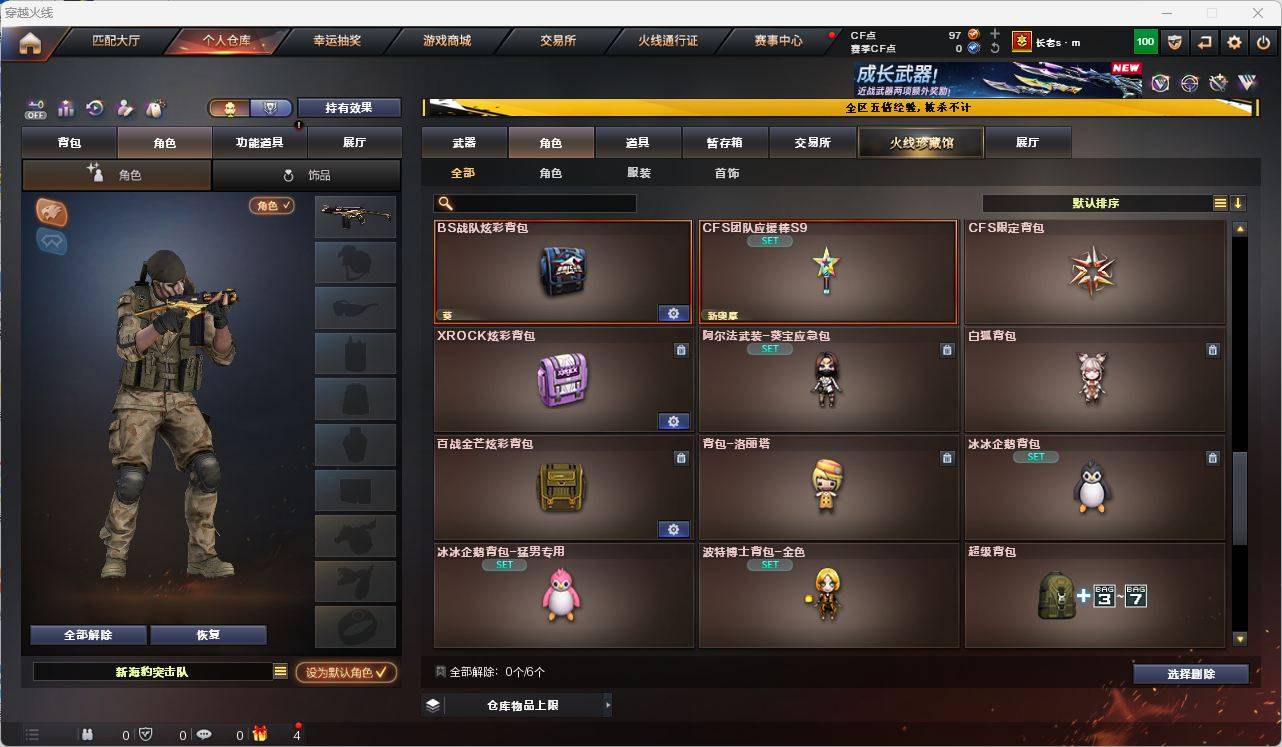This screenshot has height=747, width=1282.
Task: Click the search magnifier icon above the item grid
Action: 442,202
